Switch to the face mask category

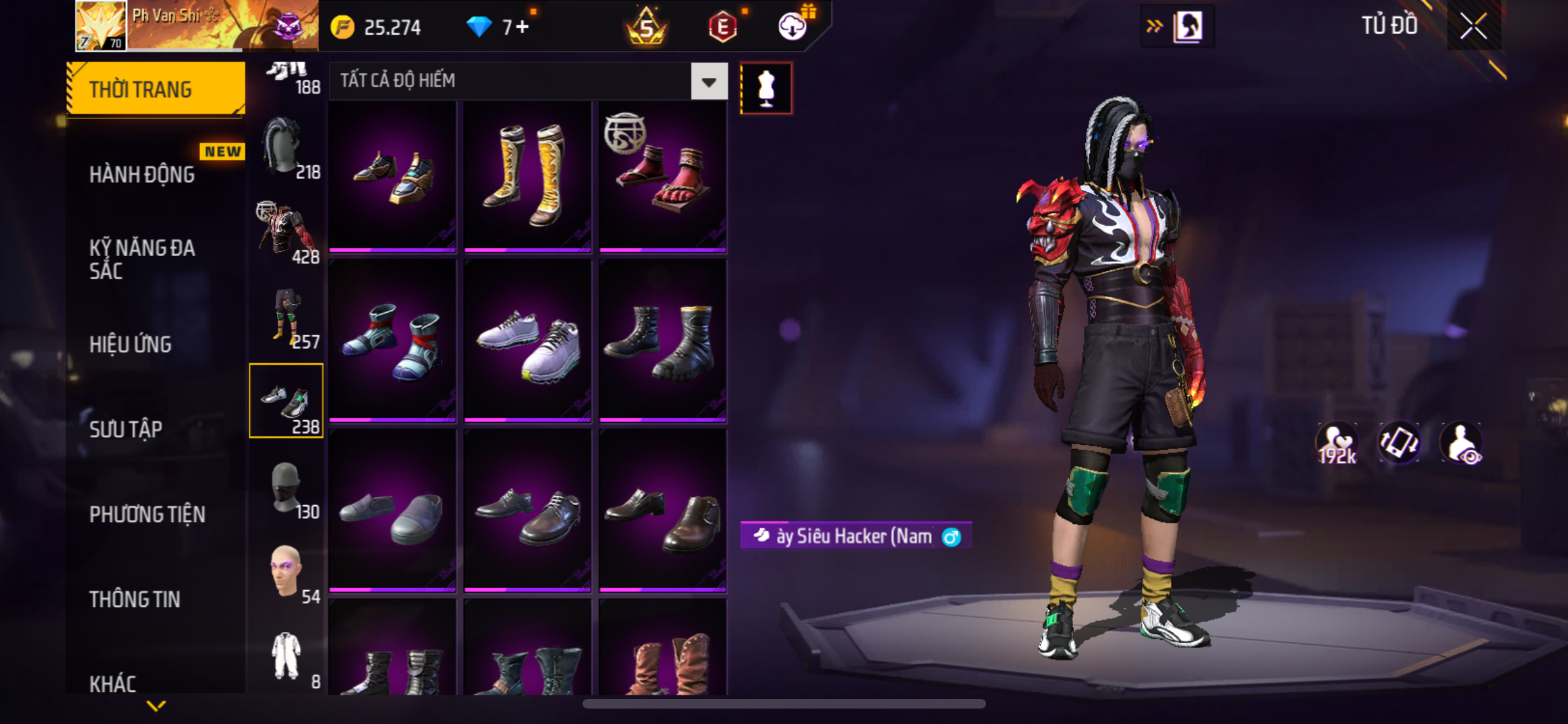coord(286,489)
